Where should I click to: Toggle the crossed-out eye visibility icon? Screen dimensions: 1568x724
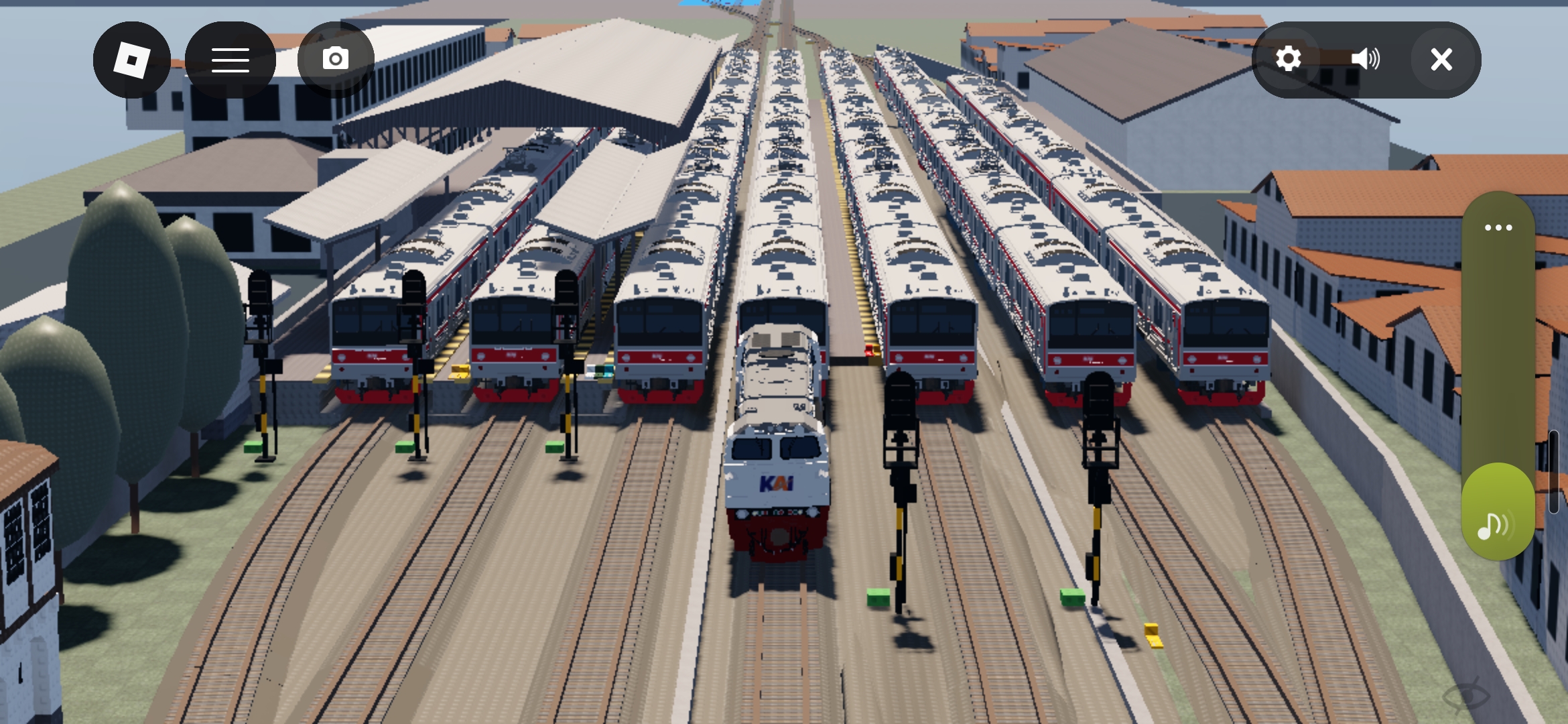(1466, 697)
